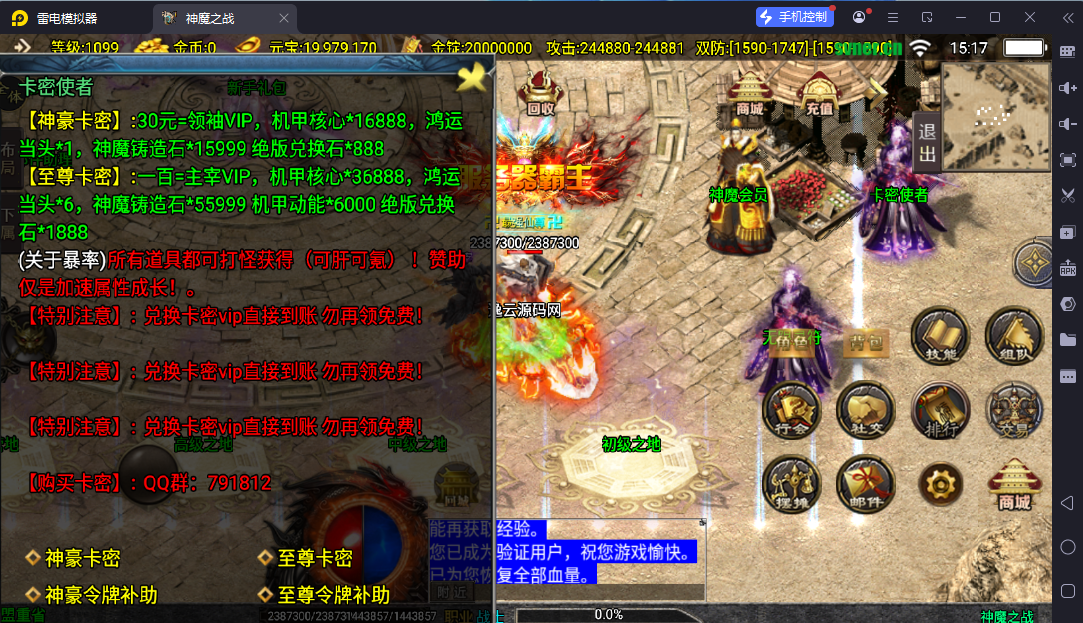
Task: Open the 充值 recharge icon
Action: 819,94
